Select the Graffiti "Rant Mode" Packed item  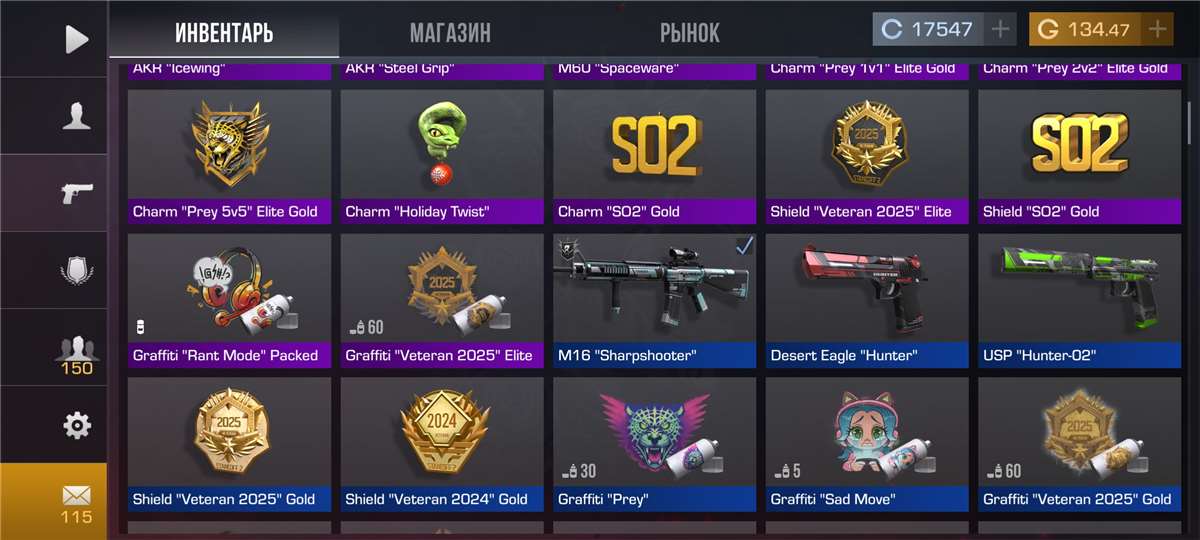coord(229,300)
